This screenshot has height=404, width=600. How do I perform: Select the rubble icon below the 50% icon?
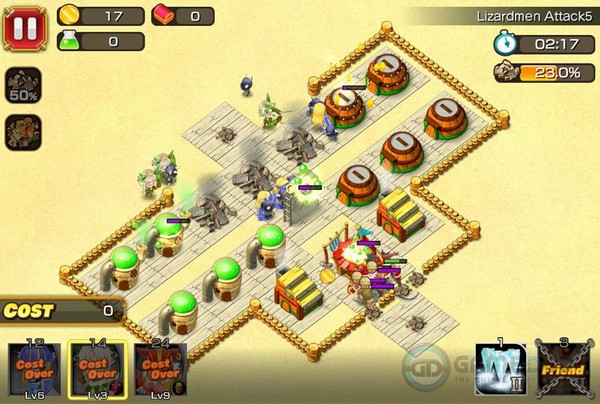tap(23, 132)
